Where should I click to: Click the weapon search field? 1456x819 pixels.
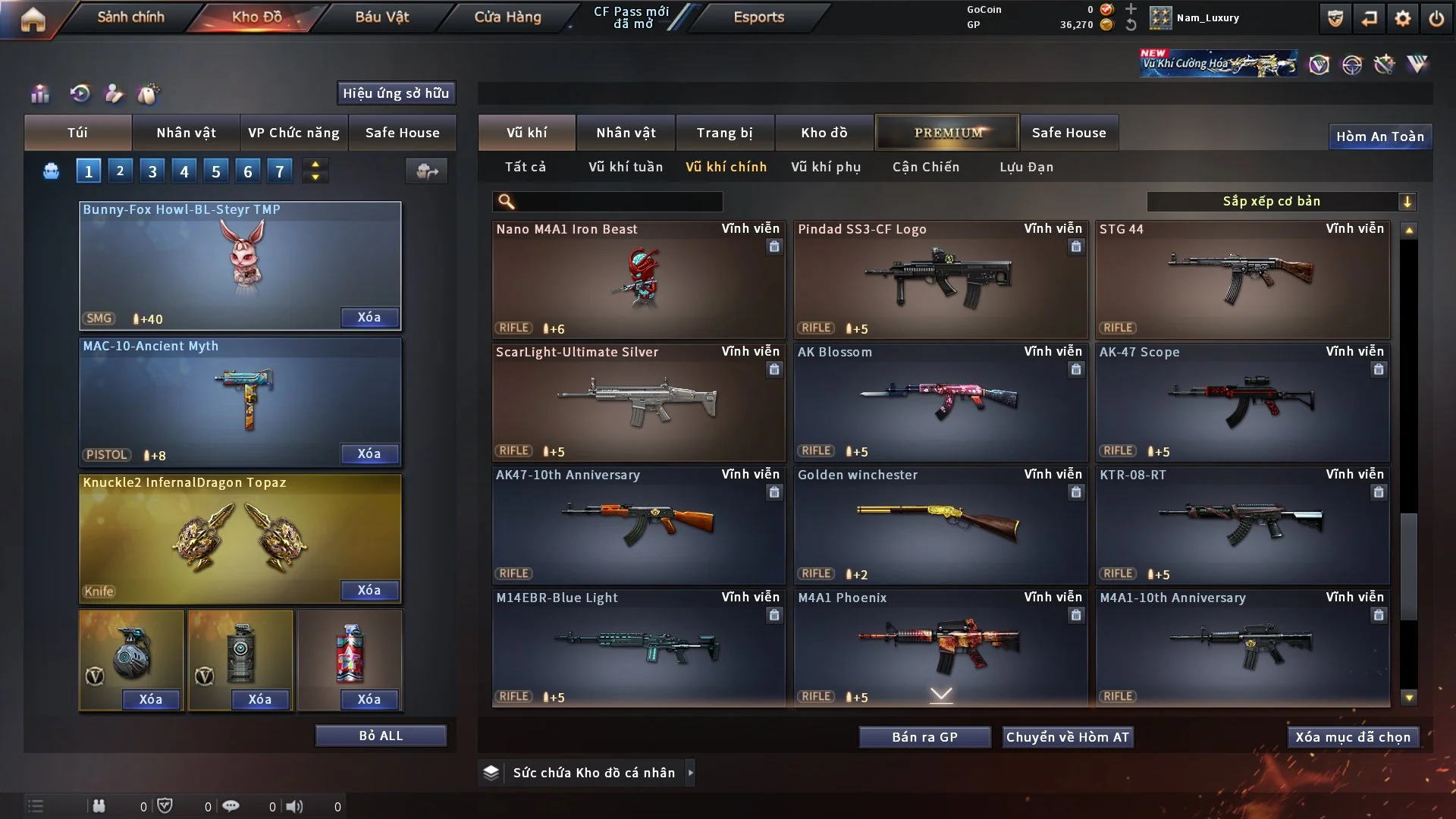pos(618,202)
